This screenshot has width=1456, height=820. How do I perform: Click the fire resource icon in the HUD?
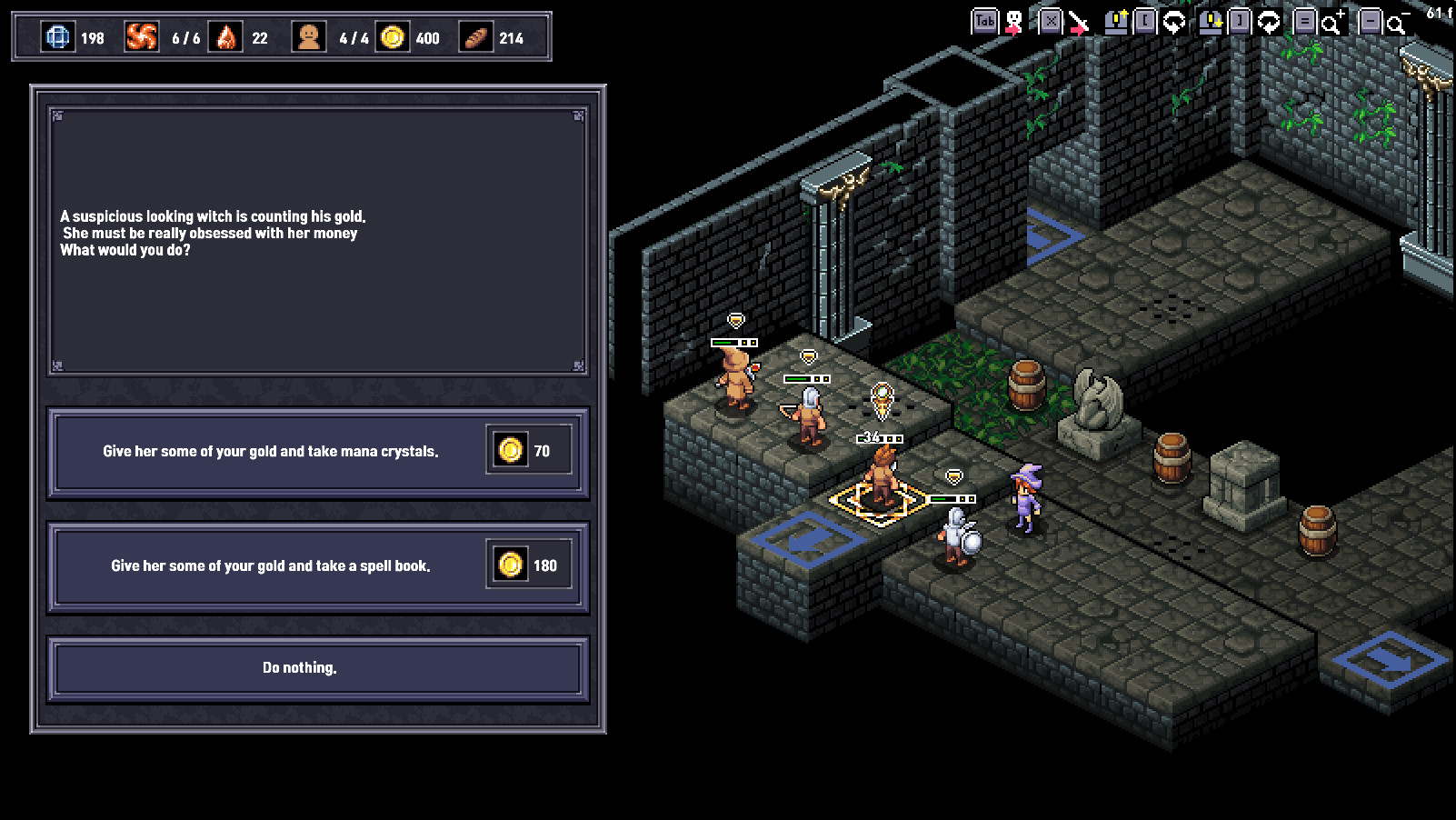(x=225, y=38)
